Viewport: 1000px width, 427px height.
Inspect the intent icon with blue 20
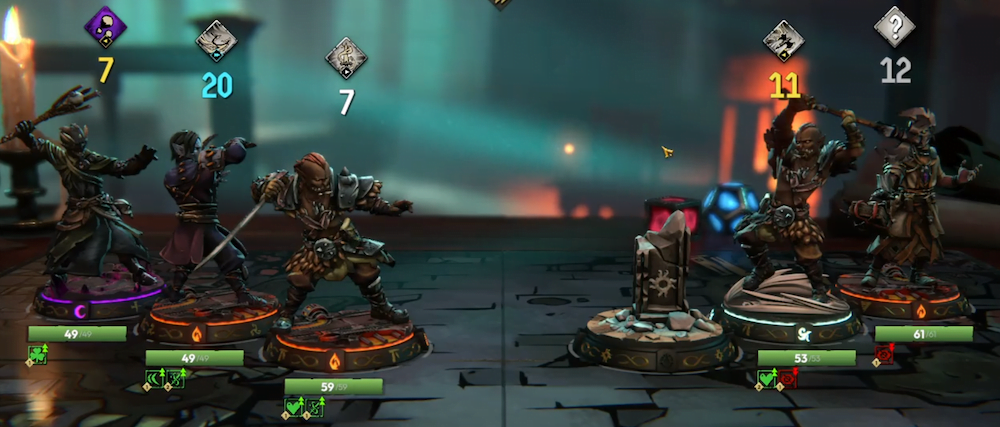click(216, 41)
